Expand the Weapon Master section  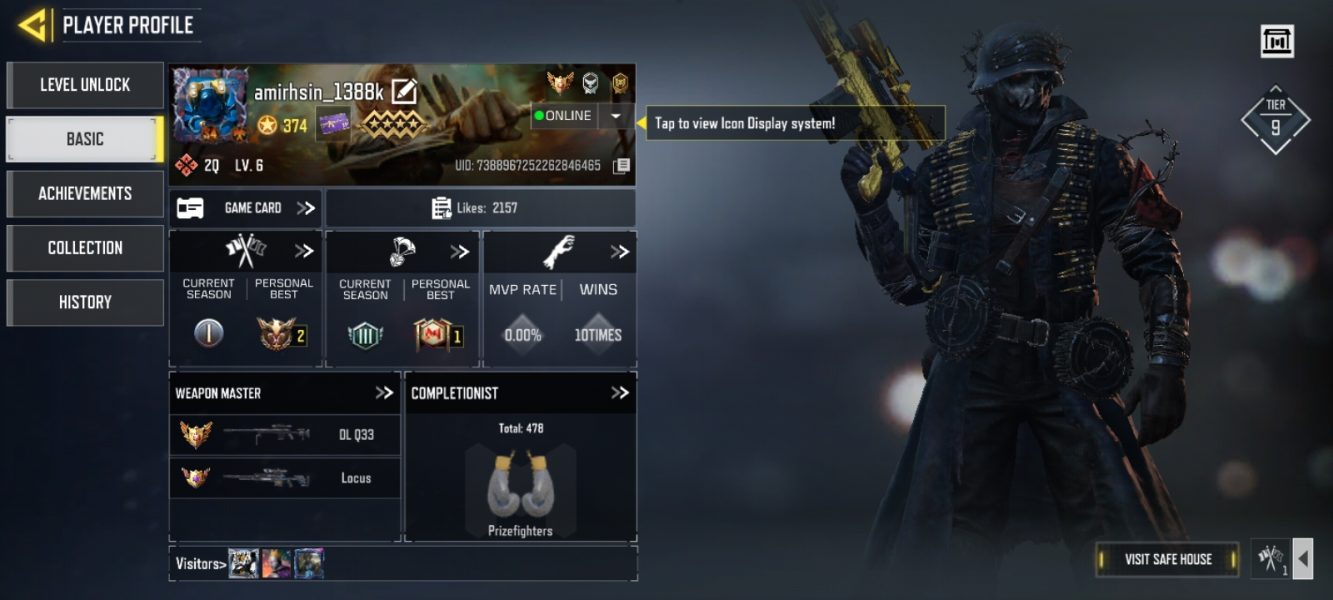click(x=384, y=393)
